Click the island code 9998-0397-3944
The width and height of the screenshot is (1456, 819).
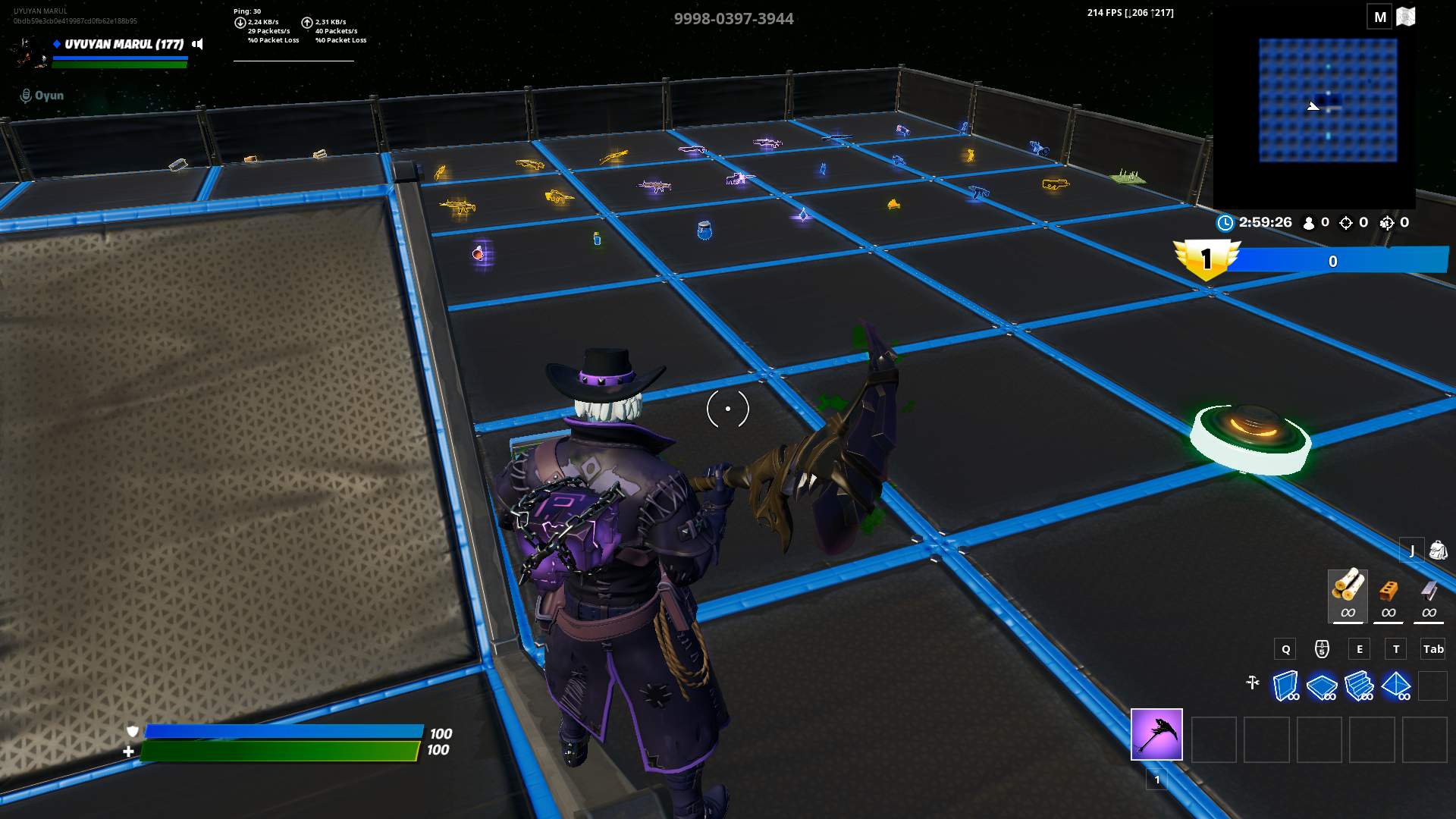(x=733, y=18)
